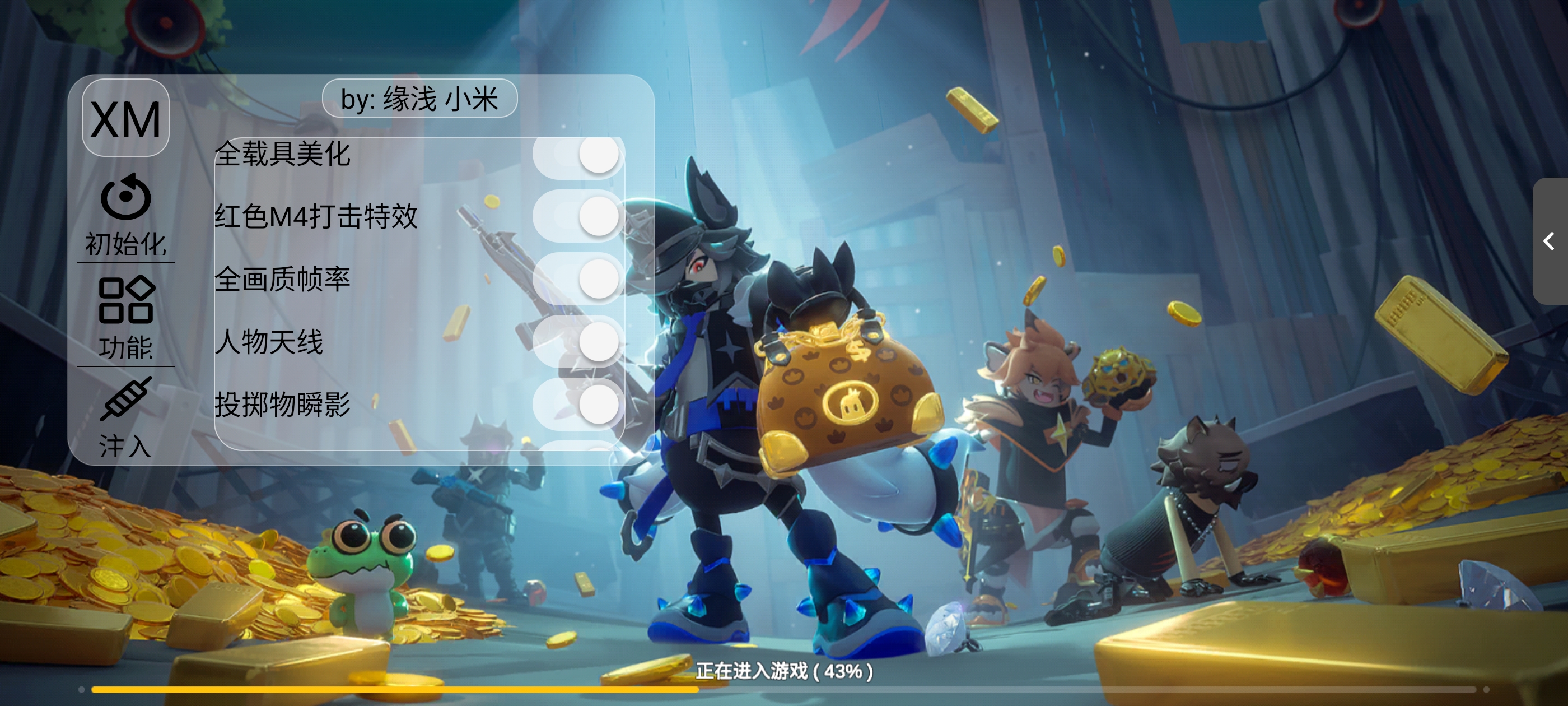Enable 红色M4打击特效 toggle
This screenshot has width=1568, height=706.
pyautogui.click(x=578, y=216)
